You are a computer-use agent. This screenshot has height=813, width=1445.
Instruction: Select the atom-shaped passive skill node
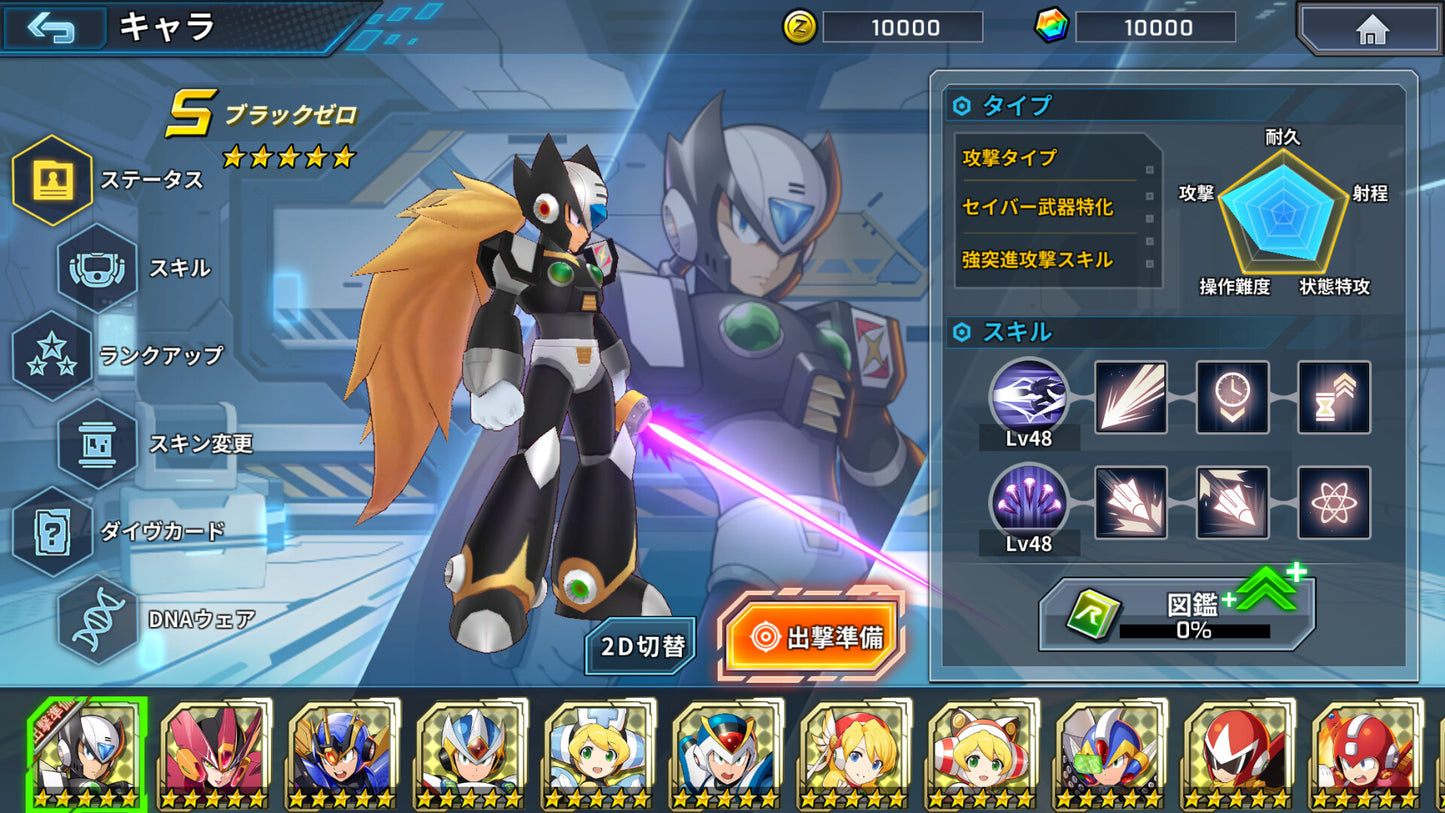pos(1333,504)
